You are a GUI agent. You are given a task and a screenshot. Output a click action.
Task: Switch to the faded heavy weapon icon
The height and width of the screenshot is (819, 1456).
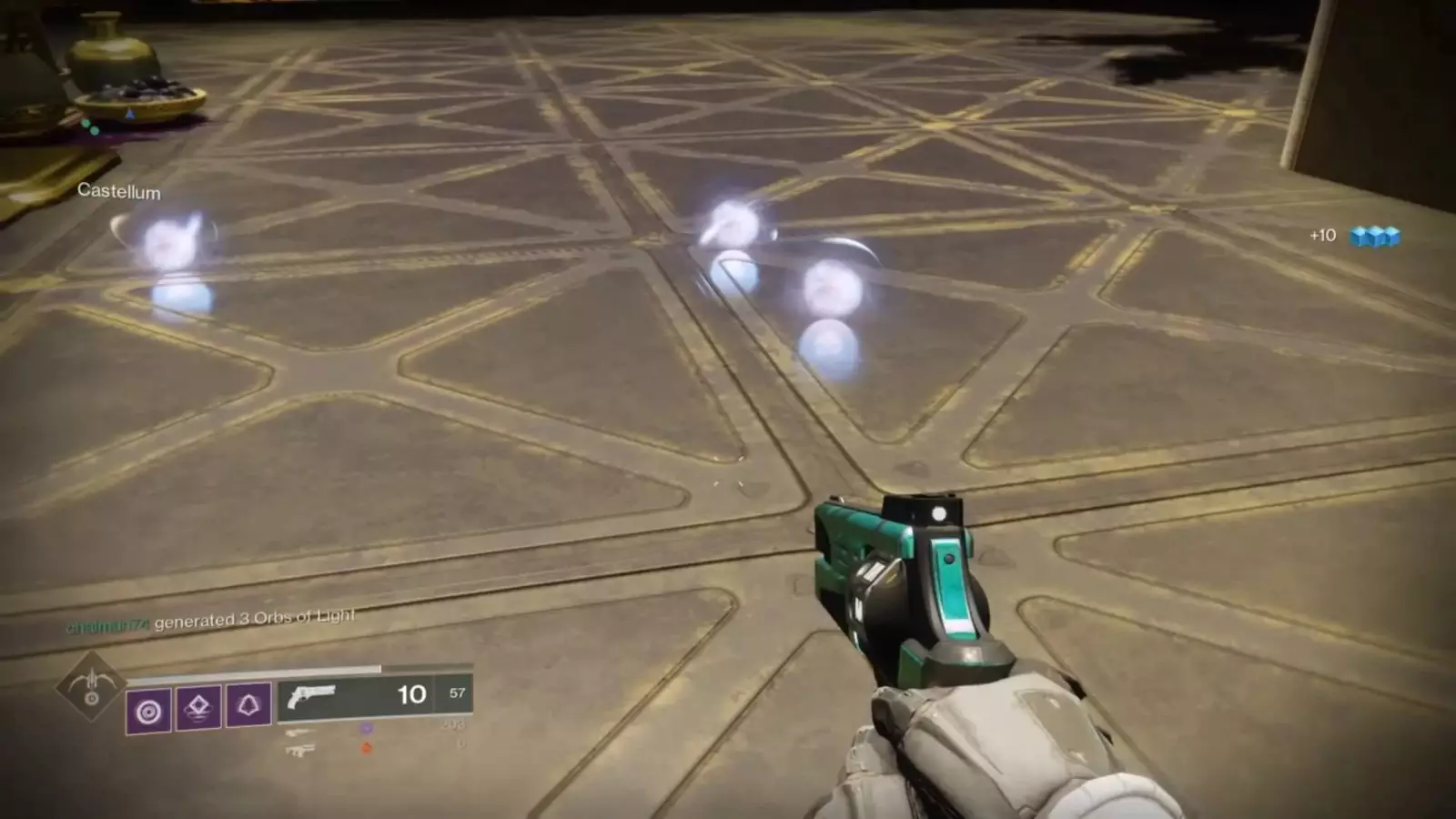point(299,750)
